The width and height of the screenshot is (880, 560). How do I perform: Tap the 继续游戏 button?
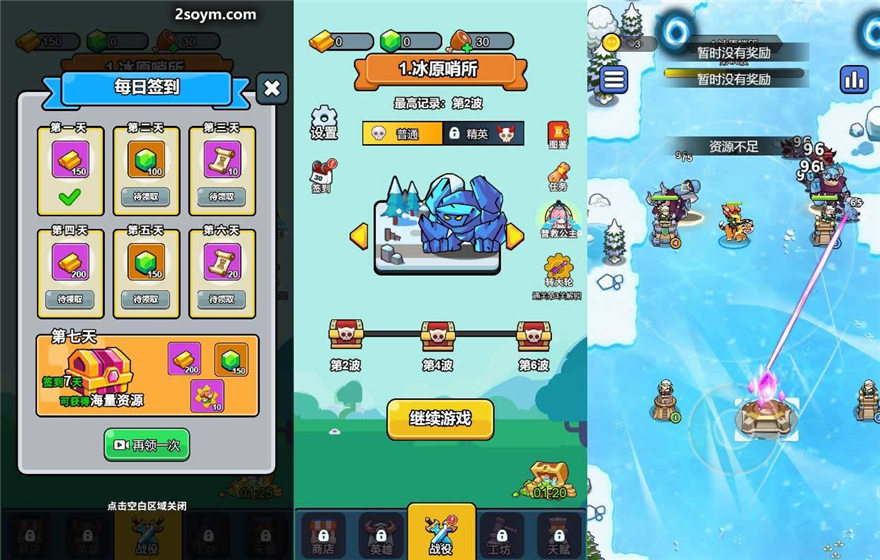(x=440, y=418)
